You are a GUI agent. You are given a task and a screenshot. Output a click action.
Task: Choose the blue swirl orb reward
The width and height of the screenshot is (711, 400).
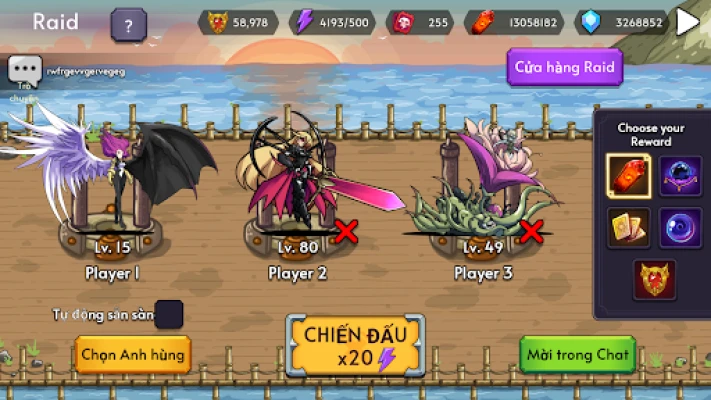(680, 228)
